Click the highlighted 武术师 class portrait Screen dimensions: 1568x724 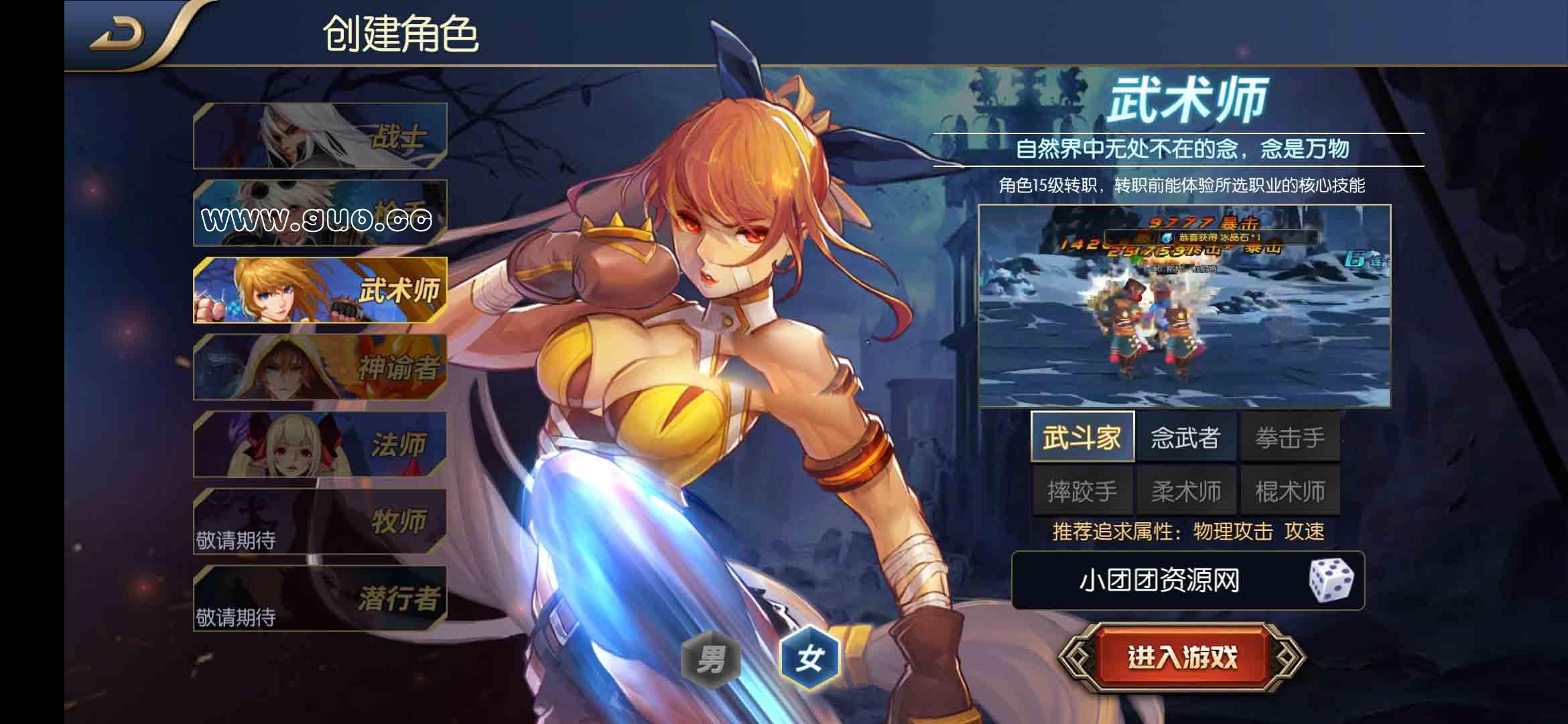point(318,291)
